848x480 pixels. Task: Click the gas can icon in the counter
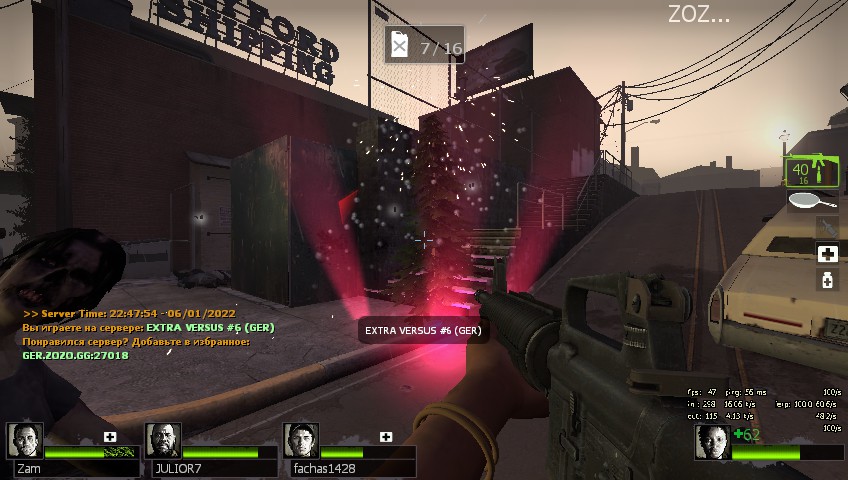(400, 46)
